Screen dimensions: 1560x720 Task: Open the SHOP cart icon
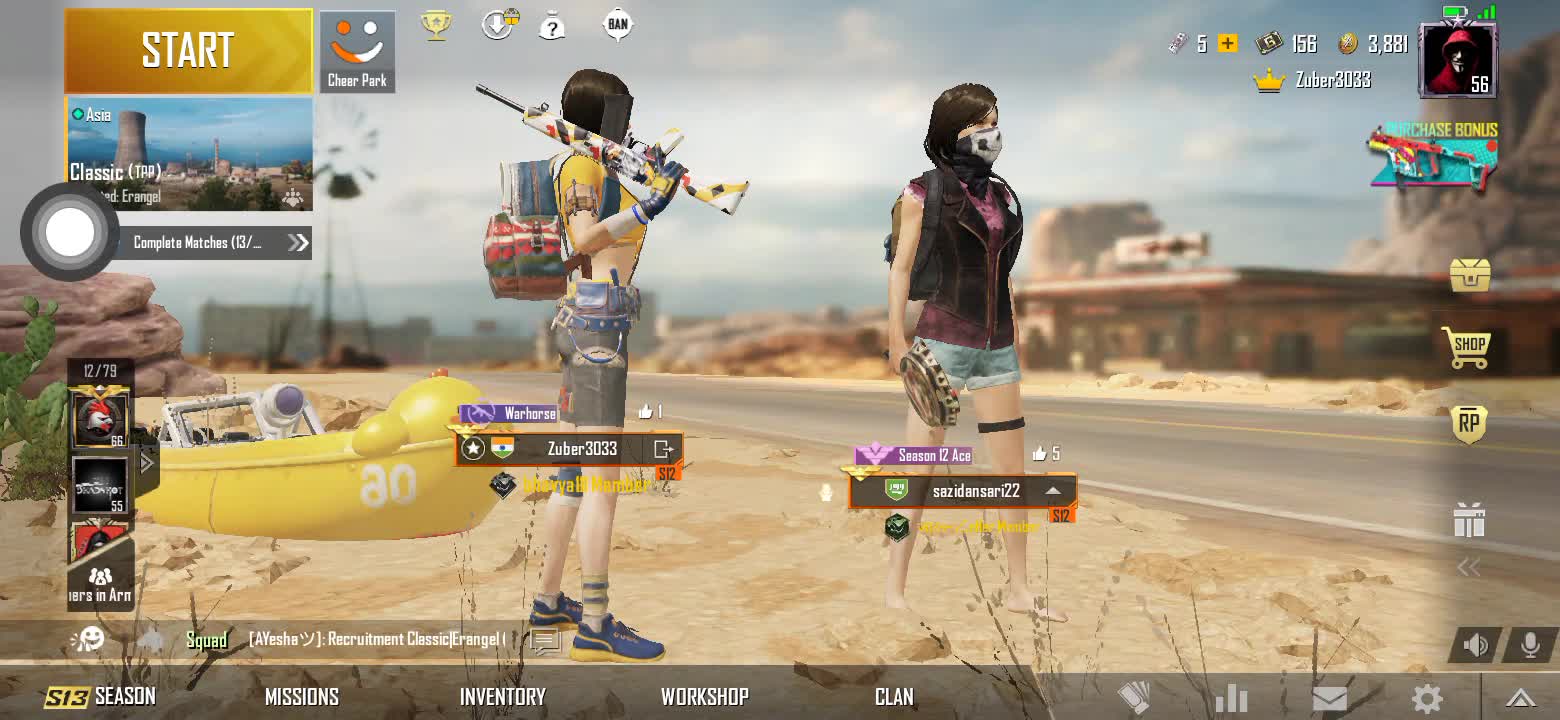click(1467, 347)
